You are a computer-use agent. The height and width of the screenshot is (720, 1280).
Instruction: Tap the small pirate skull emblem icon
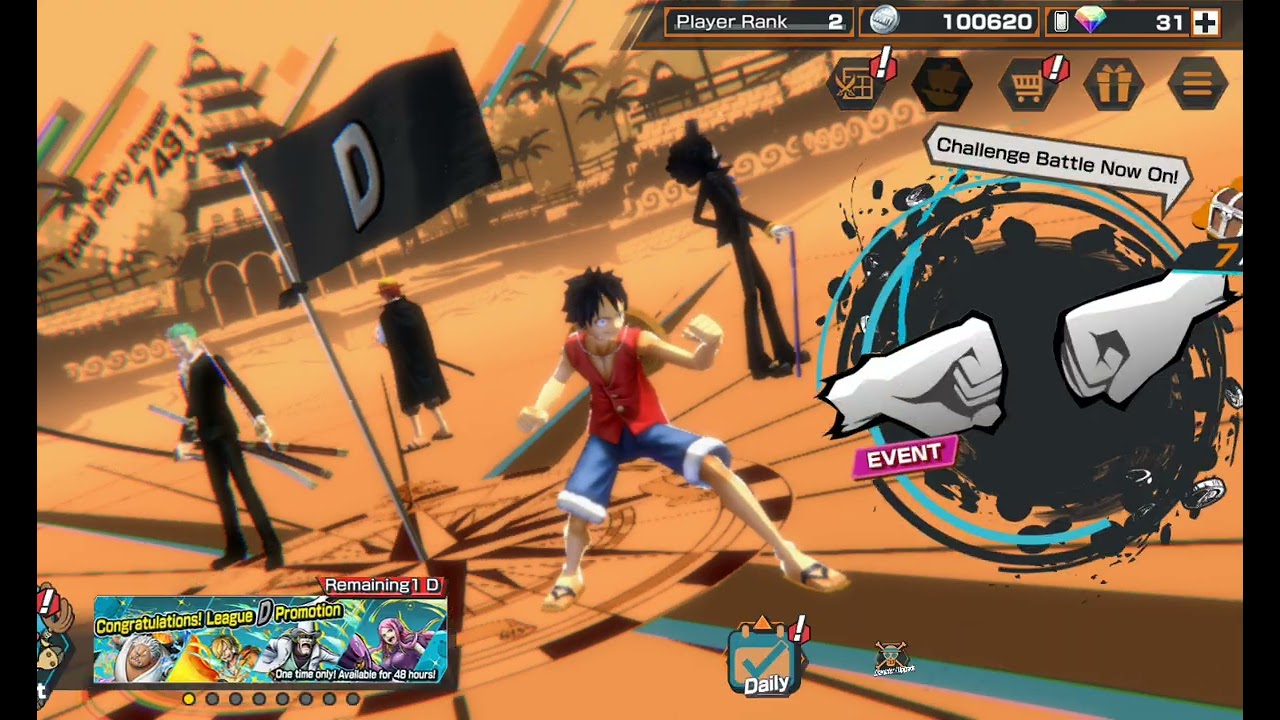(891, 658)
